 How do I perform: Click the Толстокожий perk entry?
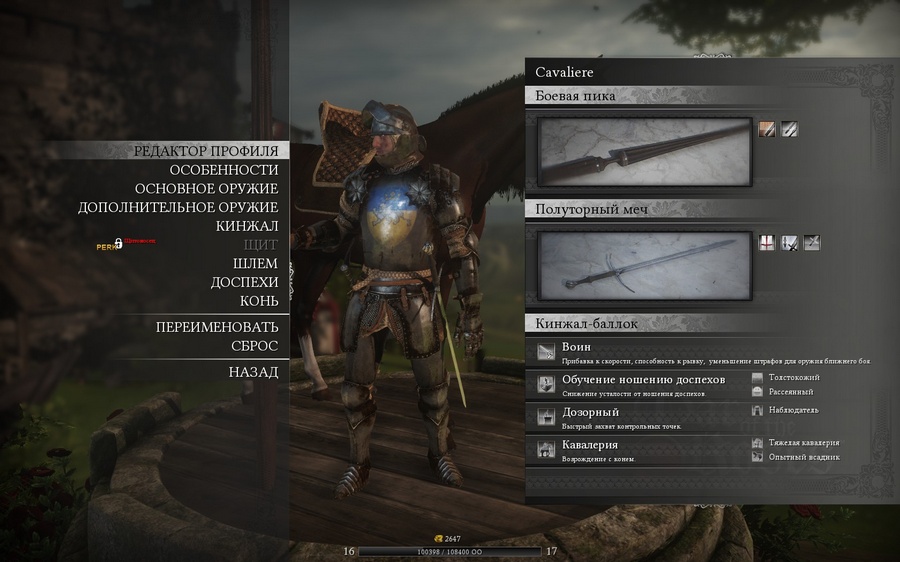[x=793, y=378]
